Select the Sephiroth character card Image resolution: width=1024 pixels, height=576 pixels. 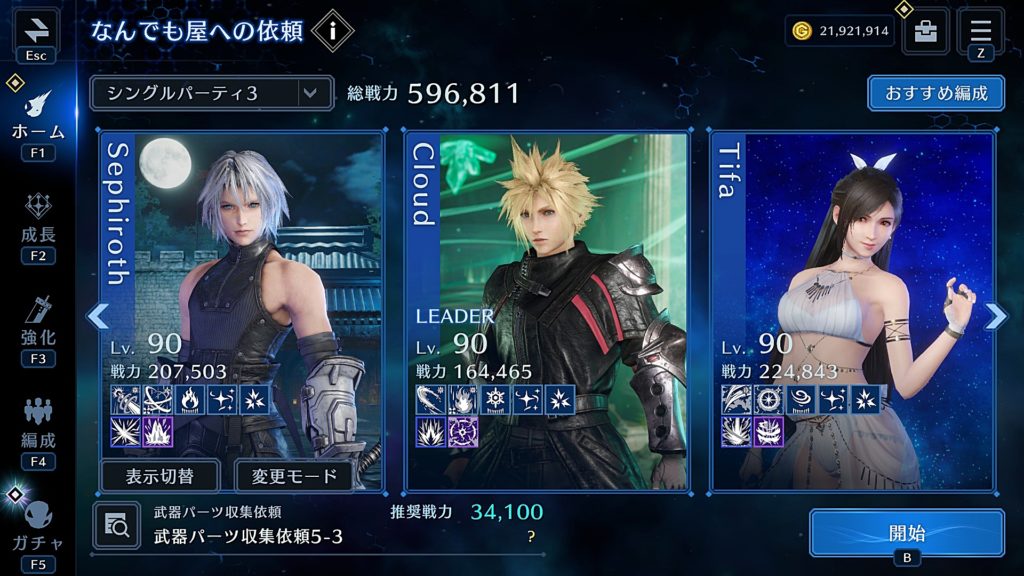243,290
